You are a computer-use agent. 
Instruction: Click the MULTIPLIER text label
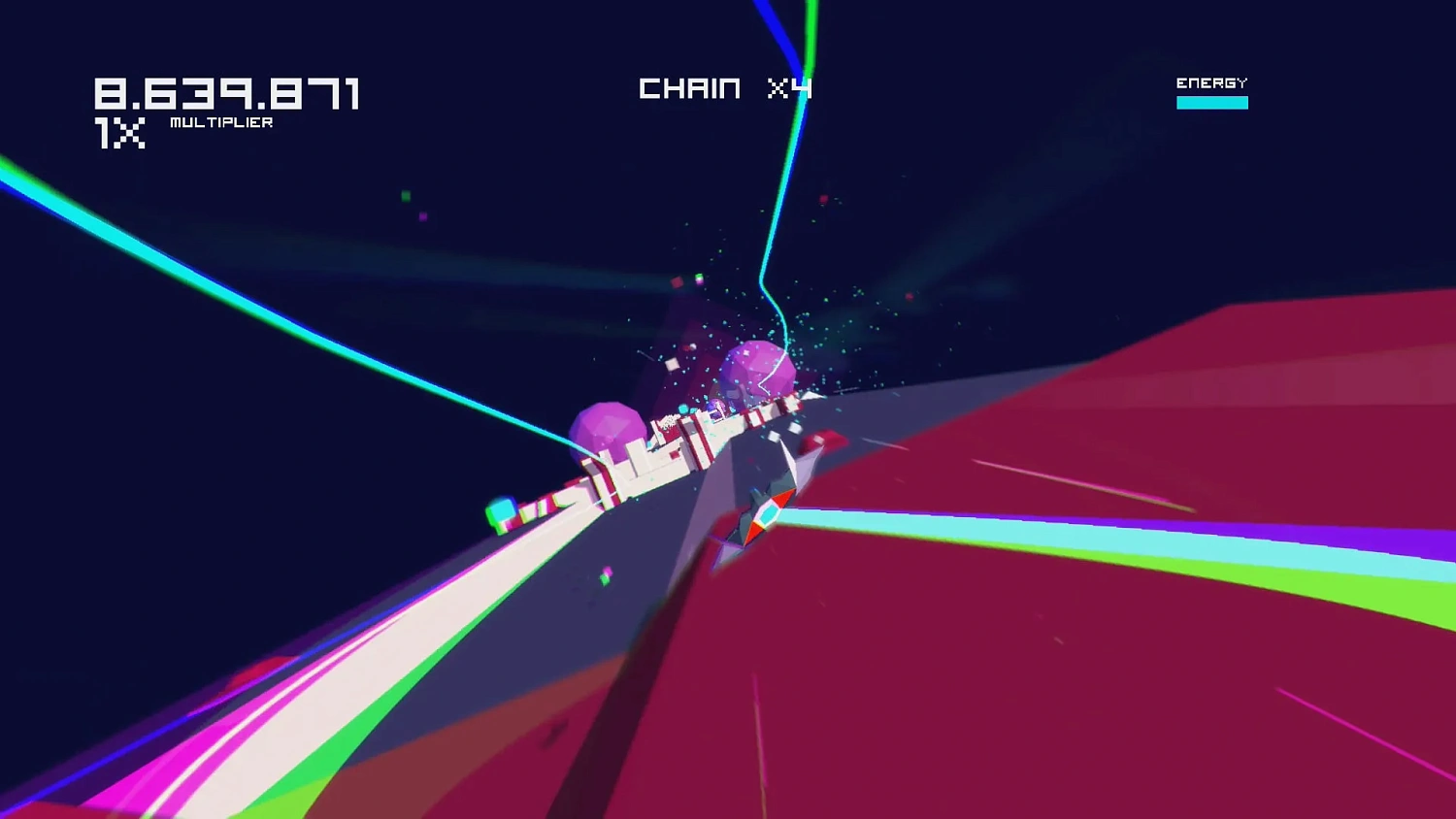[220, 122]
